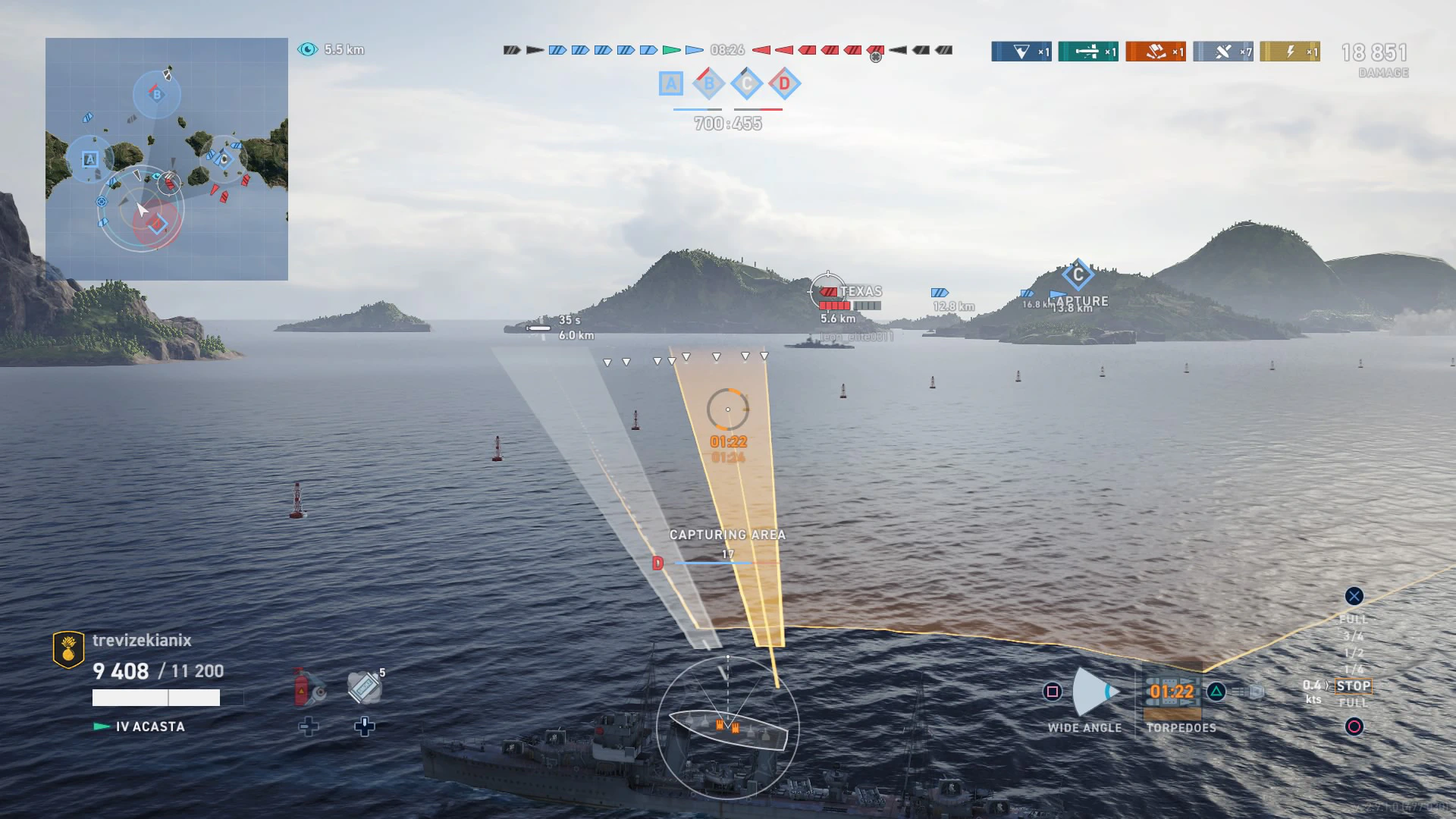Screen dimensions: 1456x819
Task: Click the grey x7 ribbon badge
Action: coord(1222,52)
